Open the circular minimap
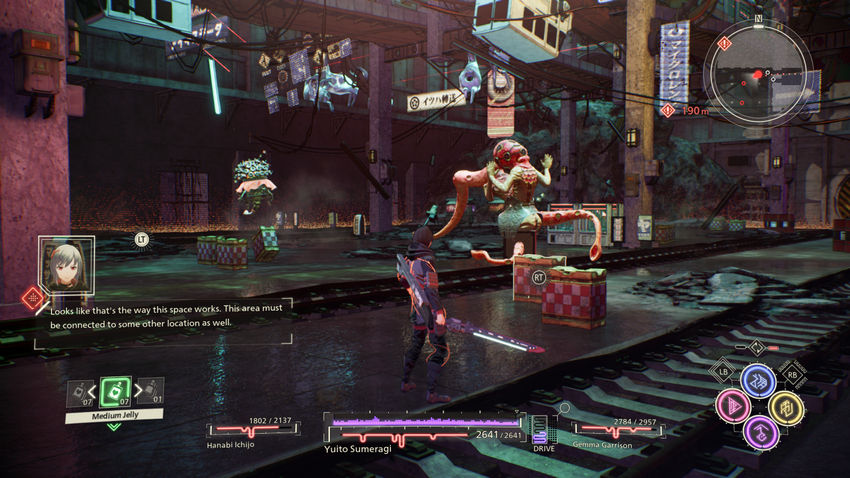The image size is (850, 478). [755, 68]
